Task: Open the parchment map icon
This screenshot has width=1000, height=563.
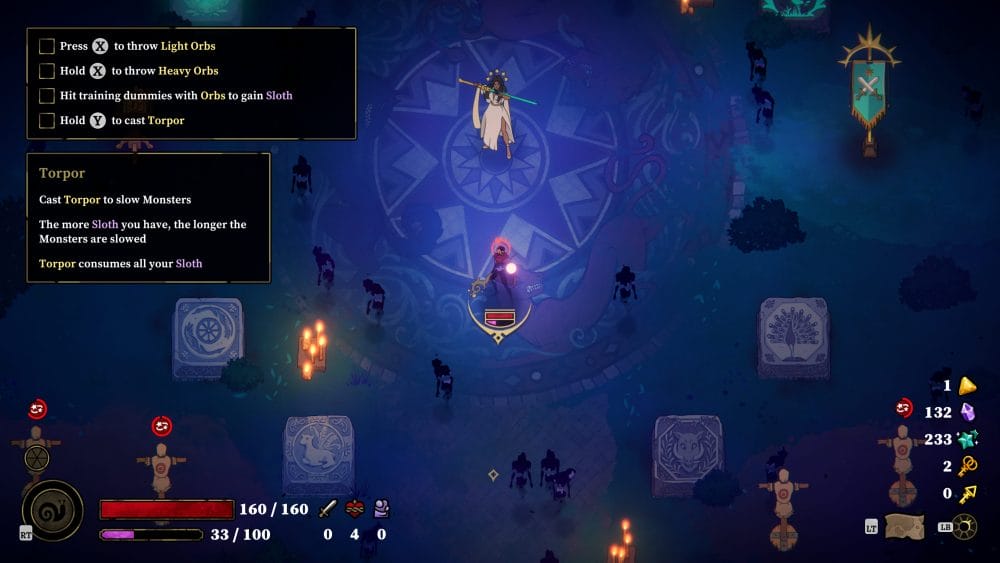Action: click(x=903, y=526)
